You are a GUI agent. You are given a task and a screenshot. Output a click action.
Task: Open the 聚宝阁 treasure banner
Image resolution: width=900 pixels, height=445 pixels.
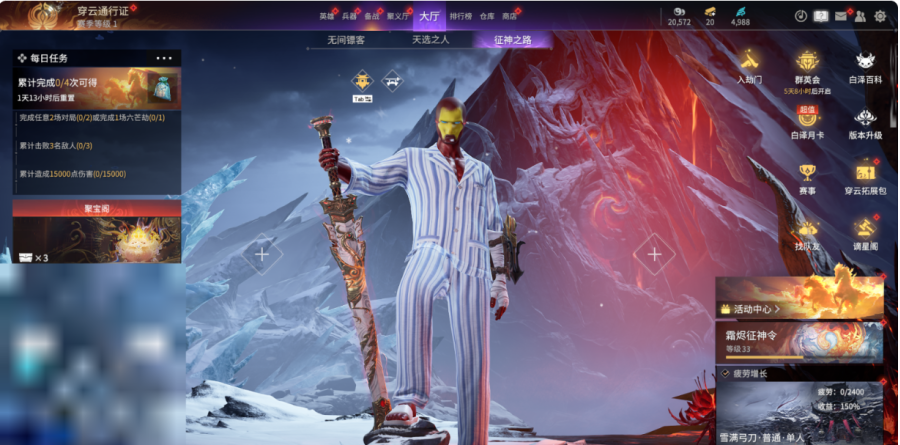click(x=97, y=231)
